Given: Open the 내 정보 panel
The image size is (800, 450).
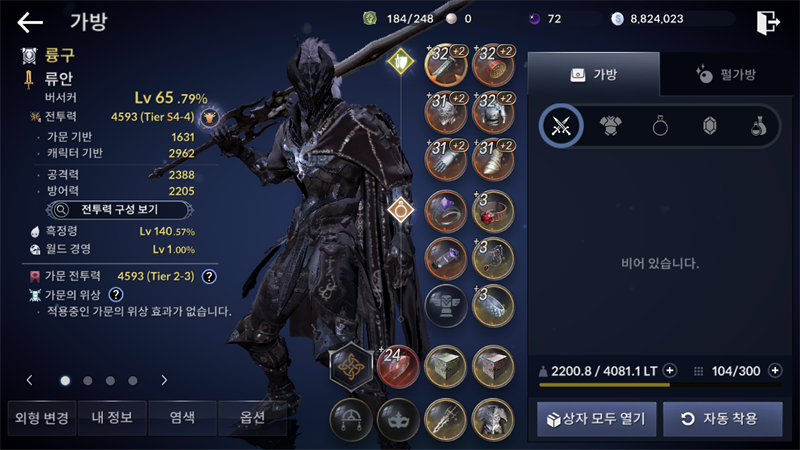Looking at the screenshot, I should [x=110, y=417].
